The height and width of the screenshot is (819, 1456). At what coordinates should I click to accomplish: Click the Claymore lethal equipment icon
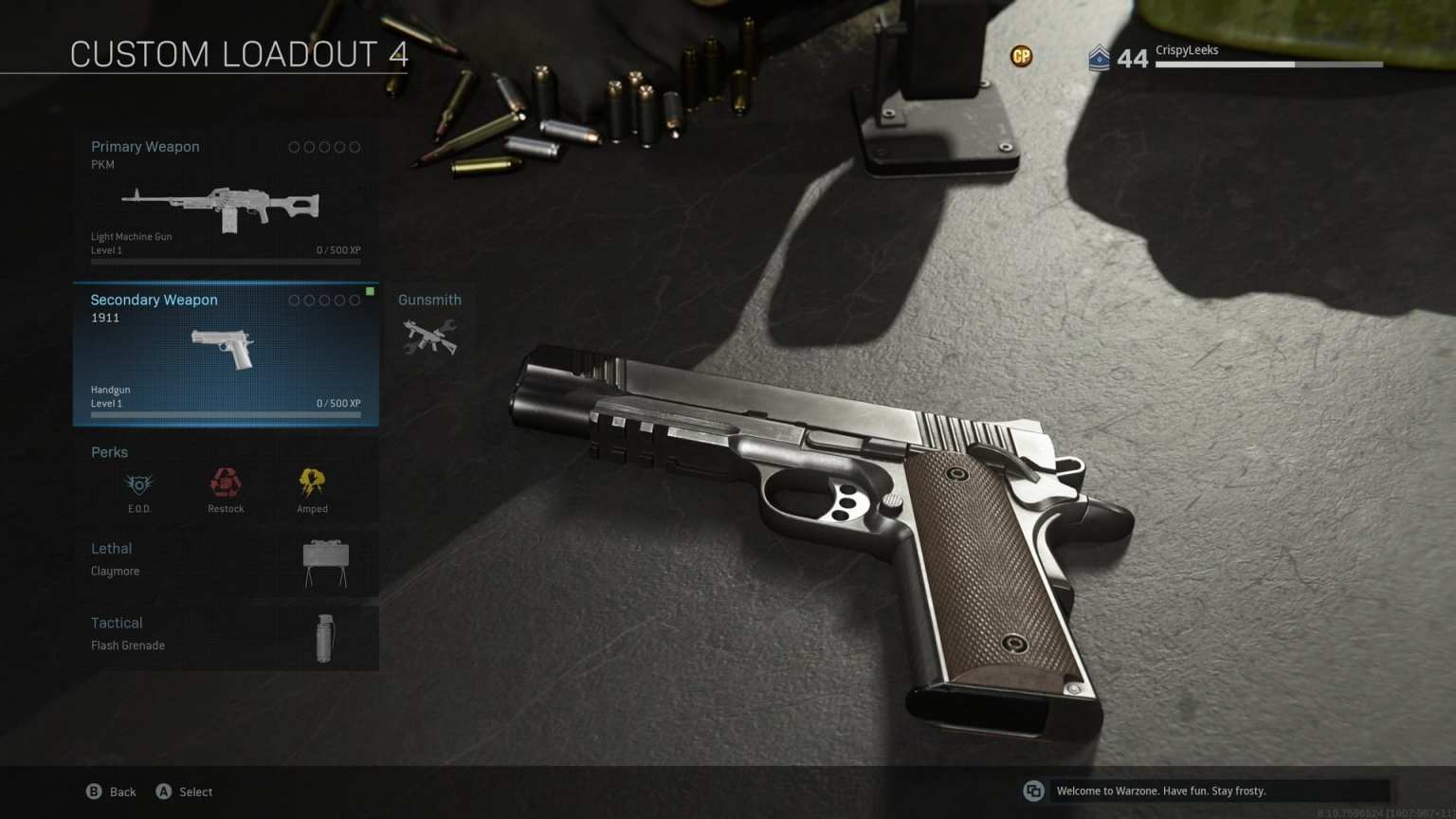[x=325, y=559]
